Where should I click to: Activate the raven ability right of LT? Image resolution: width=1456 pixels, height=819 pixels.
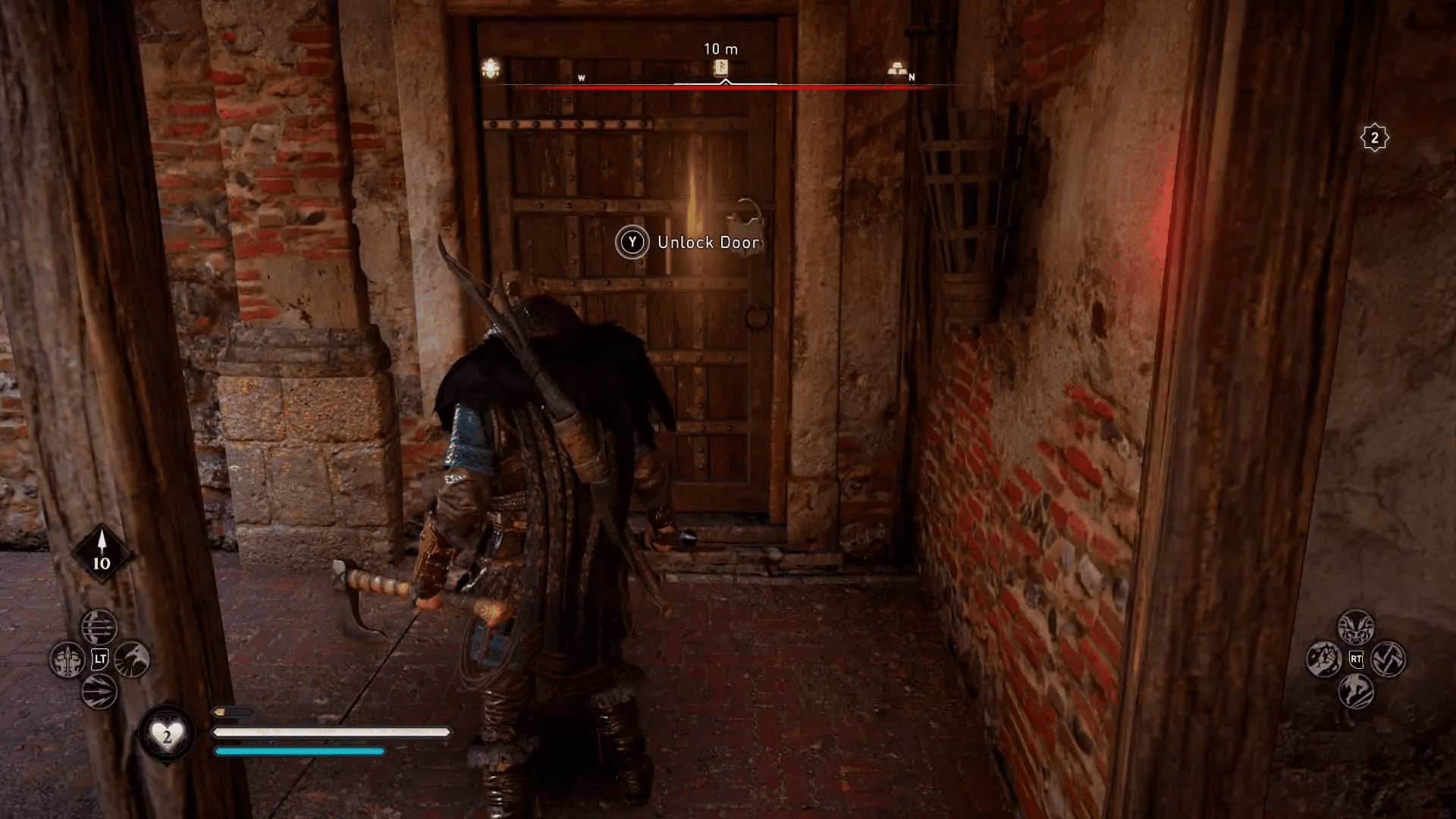coord(131,660)
